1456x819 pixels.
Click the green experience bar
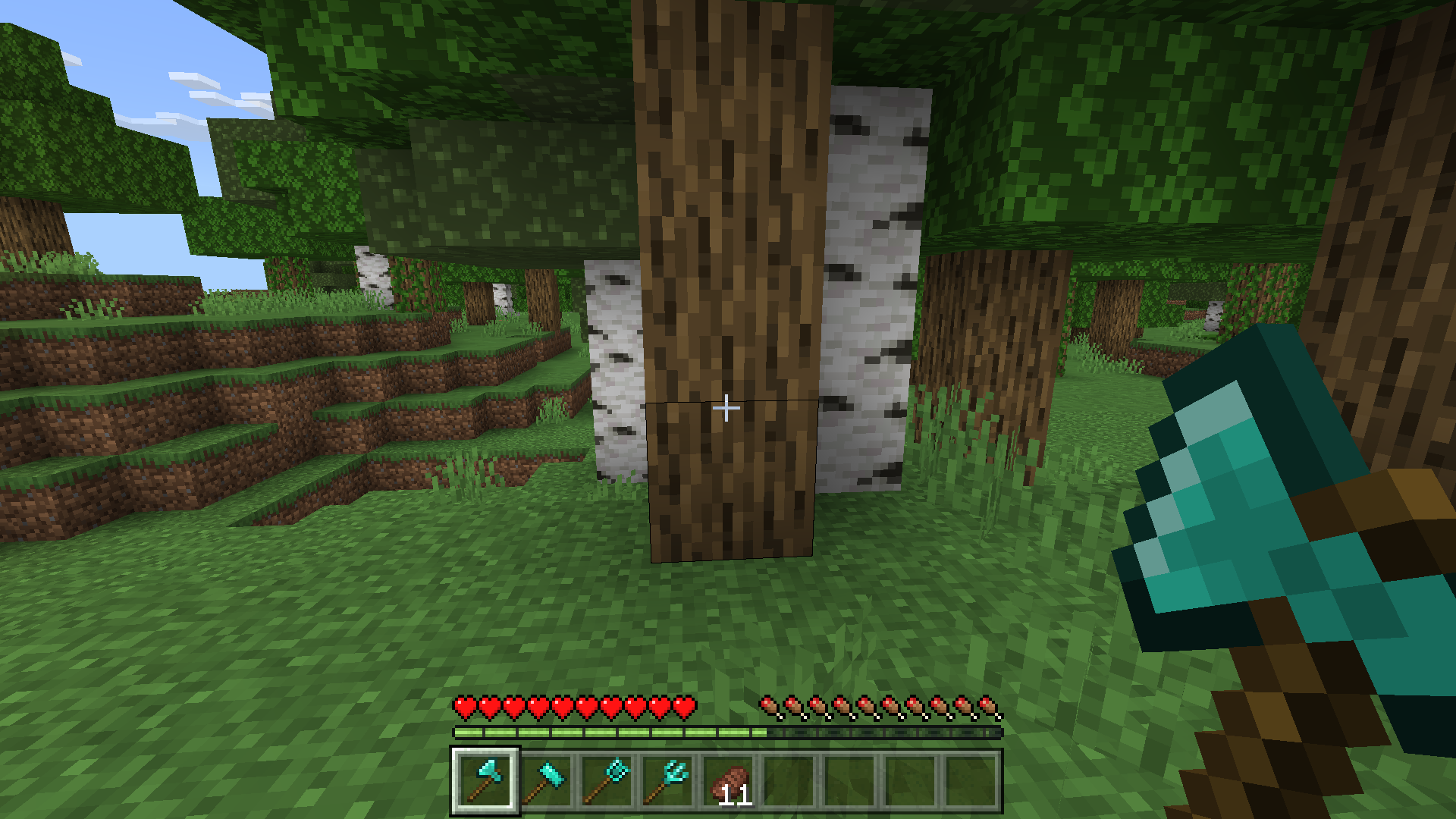pyautogui.click(x=607, y=734)
